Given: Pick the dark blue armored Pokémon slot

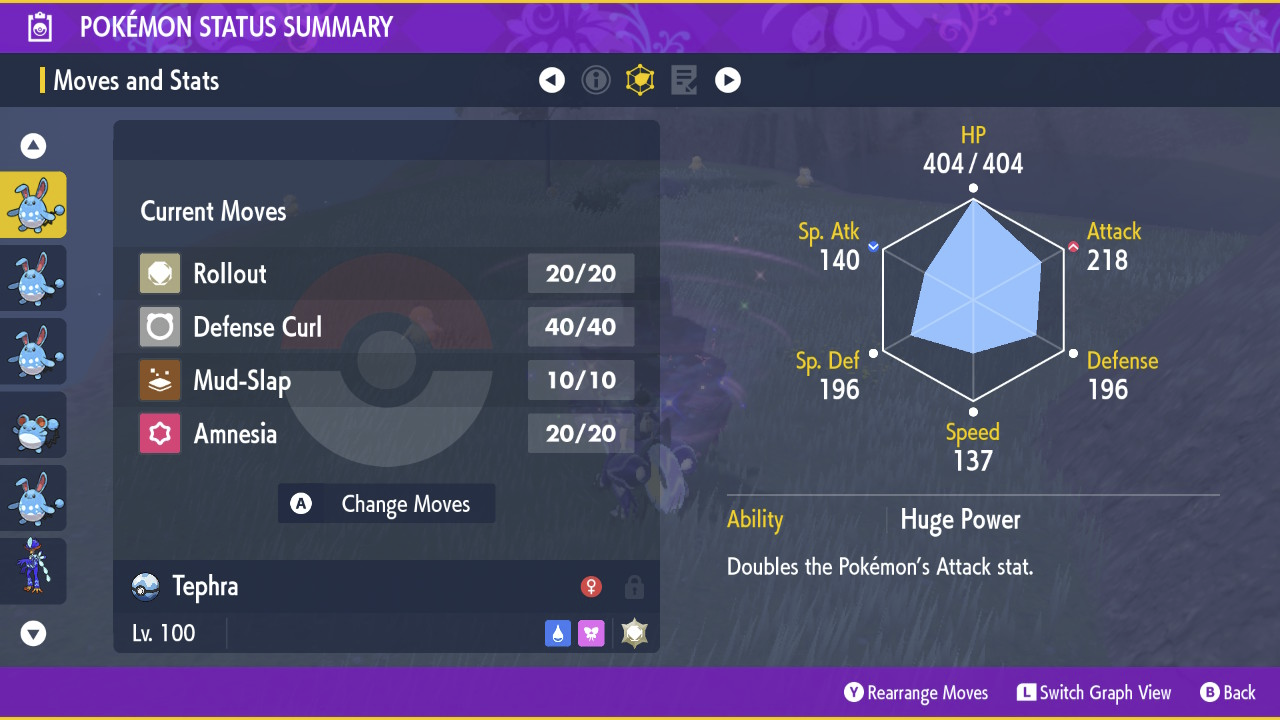Looking at the screenshot, I should tap(34, 571).
